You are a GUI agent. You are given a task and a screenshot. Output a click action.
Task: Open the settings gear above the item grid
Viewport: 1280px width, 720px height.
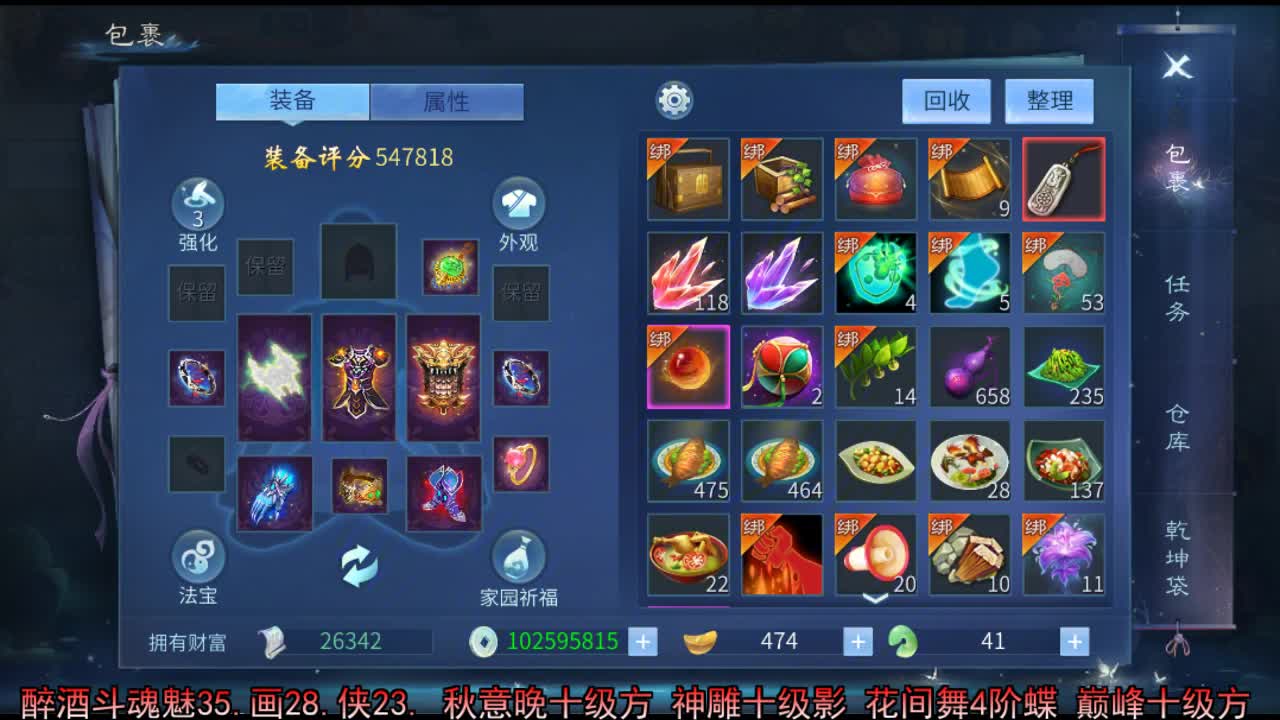(674, 100)
